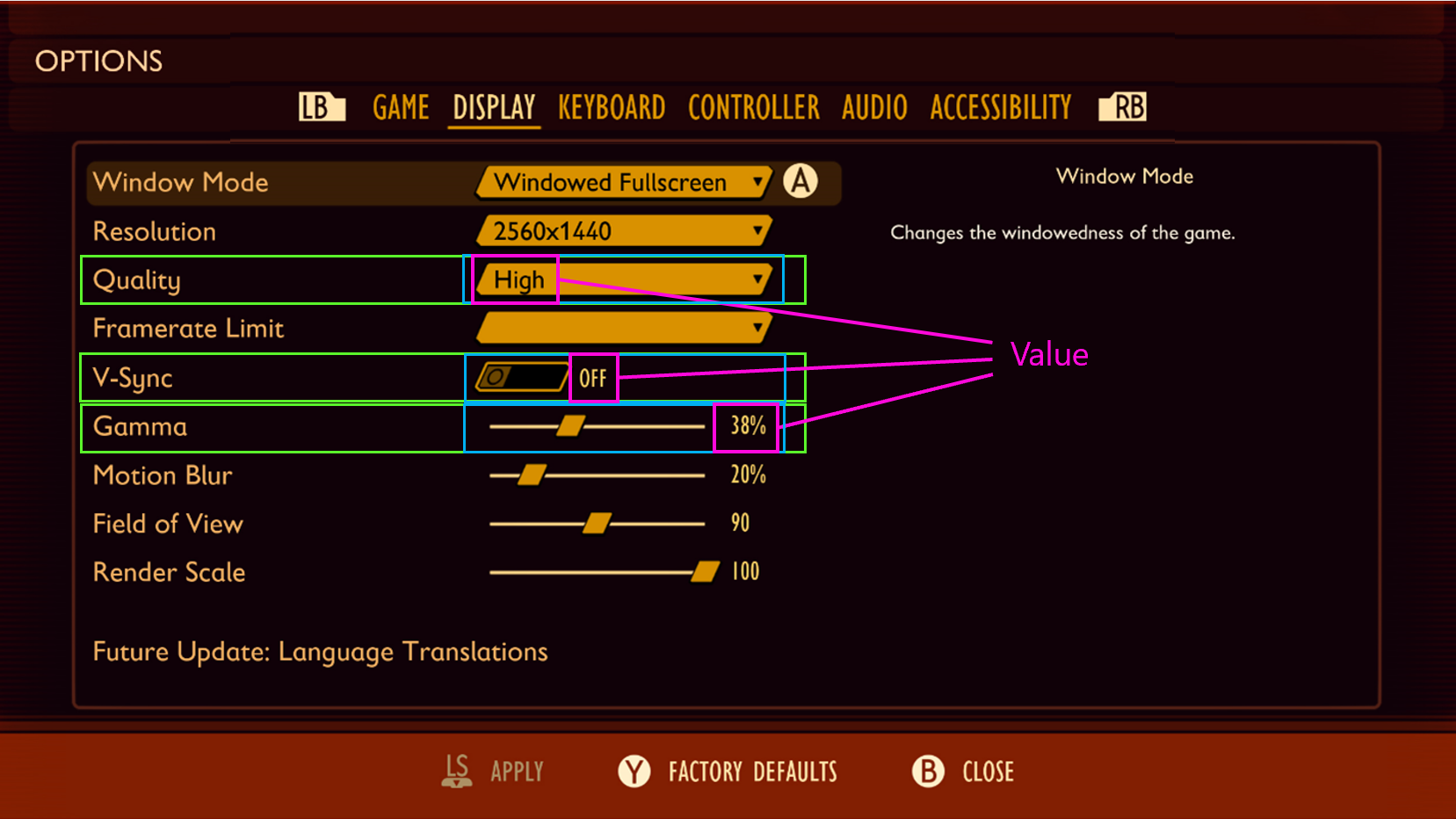The image size is (1456, 819).
Task: Open the empty Framerate Limit dropdown
Action: pos(623,328)
